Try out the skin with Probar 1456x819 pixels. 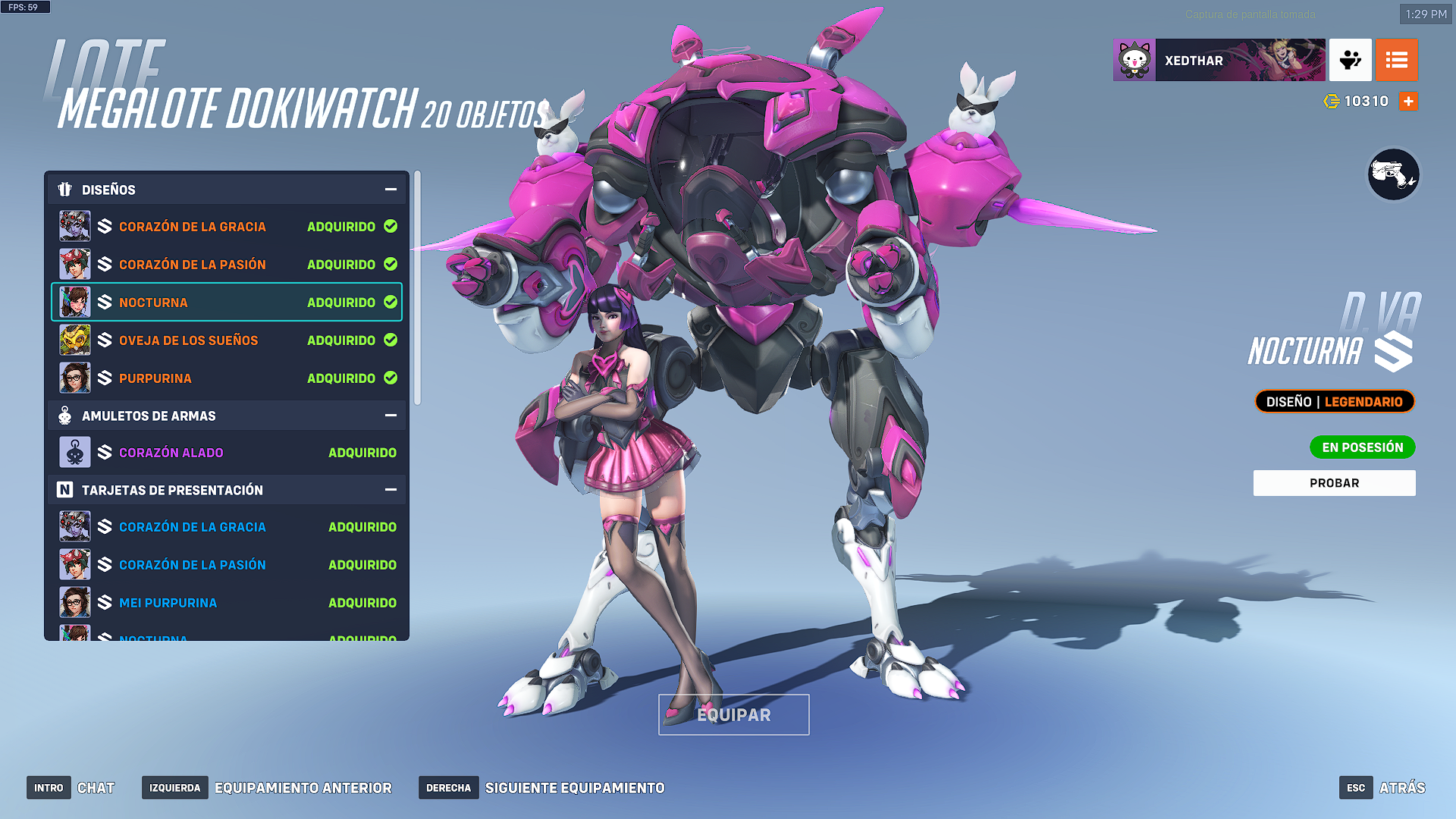point(1334,483)
